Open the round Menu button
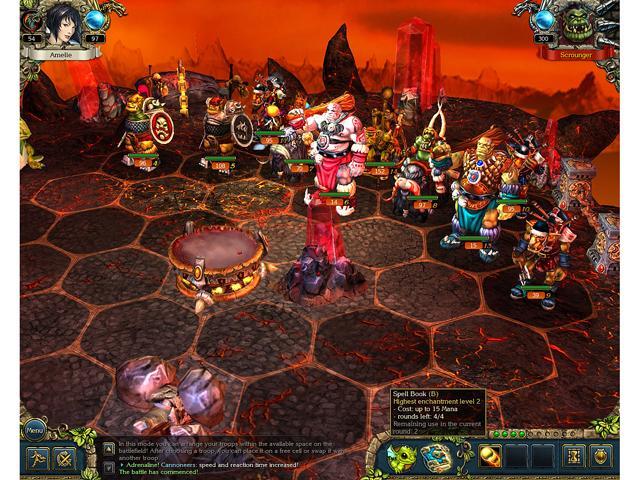 coord(34,431)
